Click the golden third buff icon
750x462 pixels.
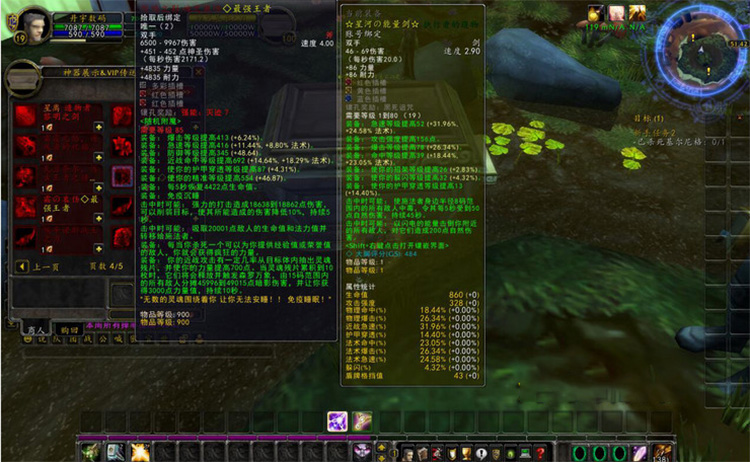click(637, 14)
